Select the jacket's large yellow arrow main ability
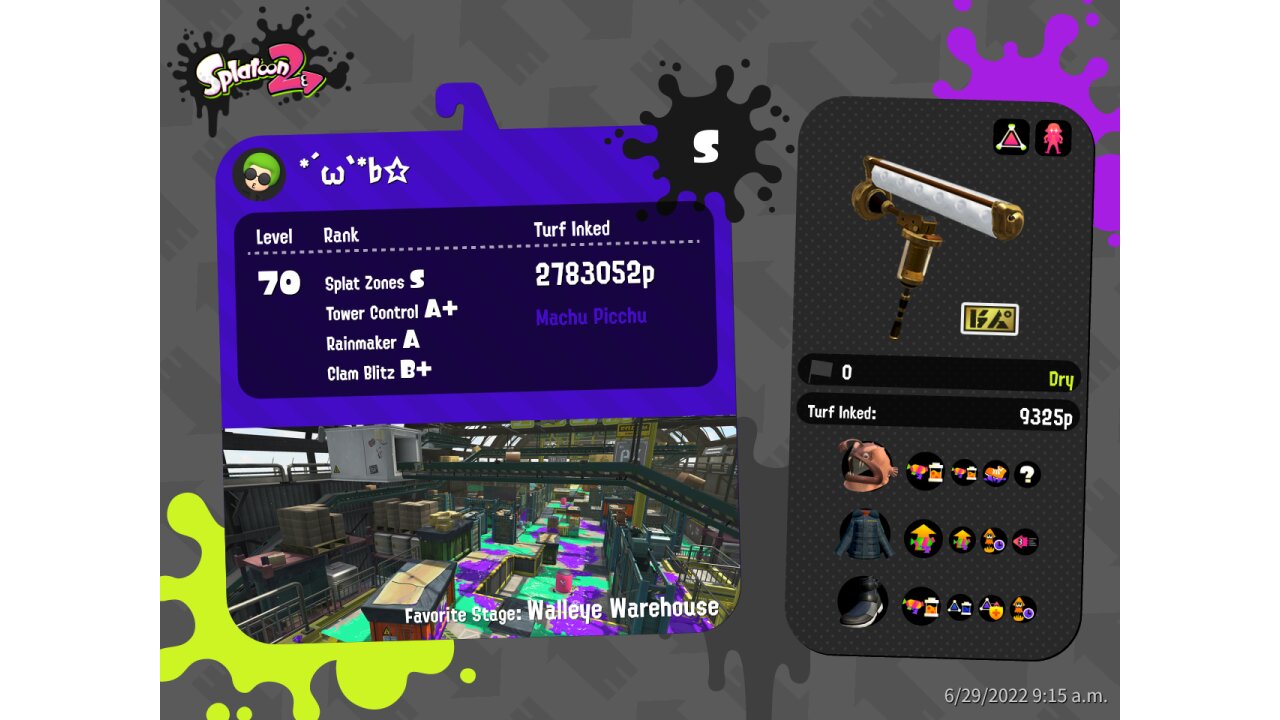This screenshot has height=720, width=1280. (x=923, y=539)
